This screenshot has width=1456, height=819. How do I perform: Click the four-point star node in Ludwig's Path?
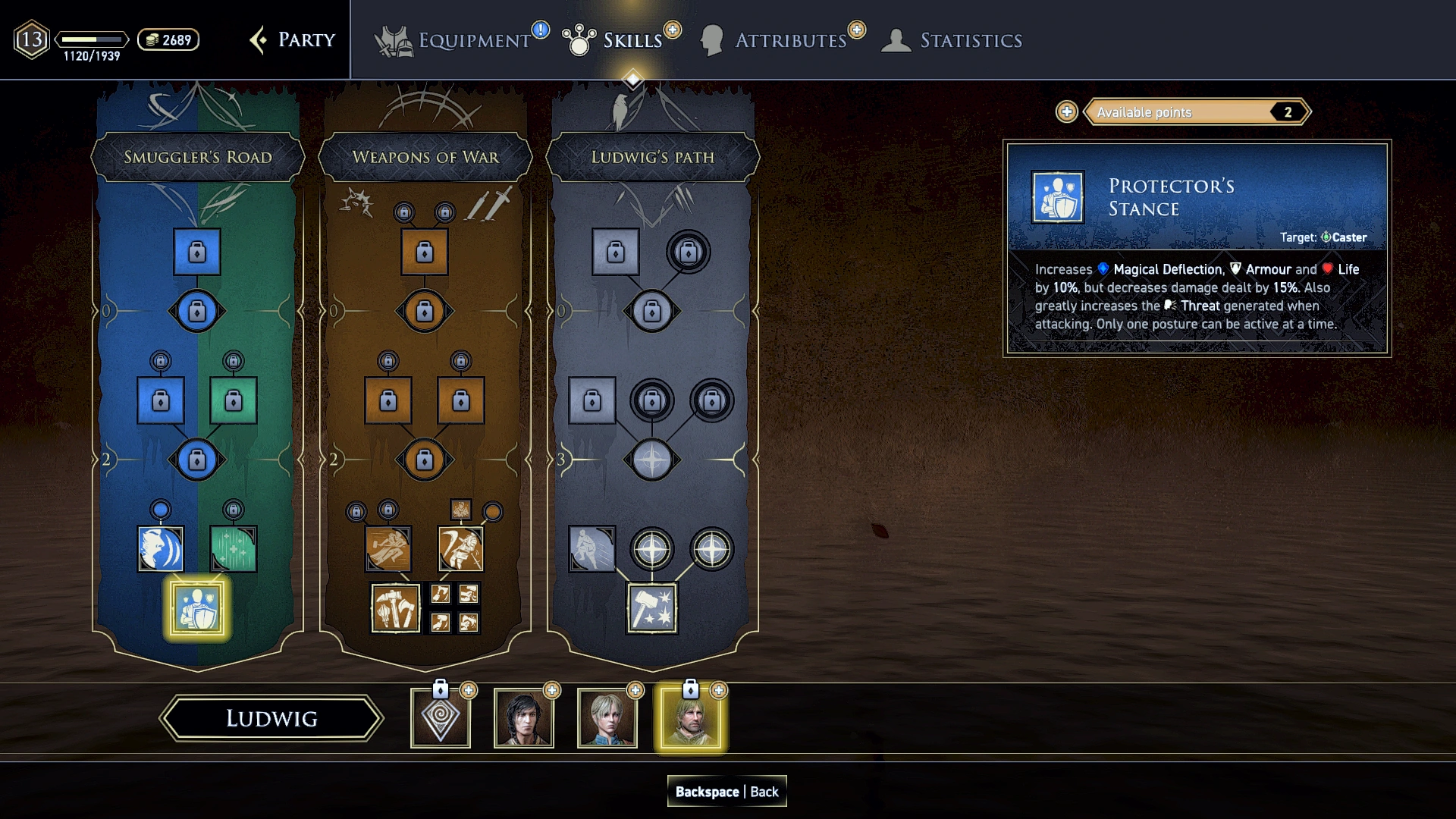tap(652, 460)
